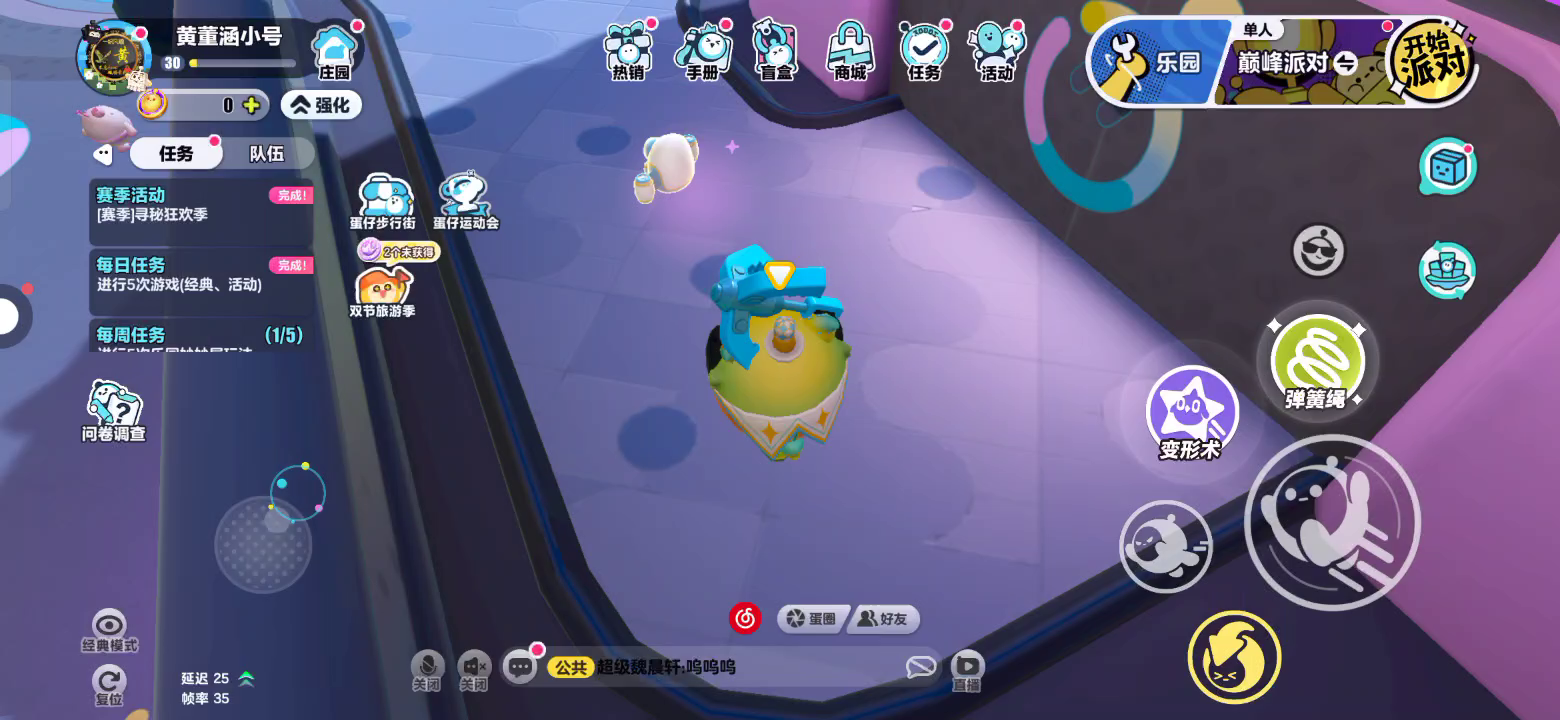Open the 活动 events icon

997,50
